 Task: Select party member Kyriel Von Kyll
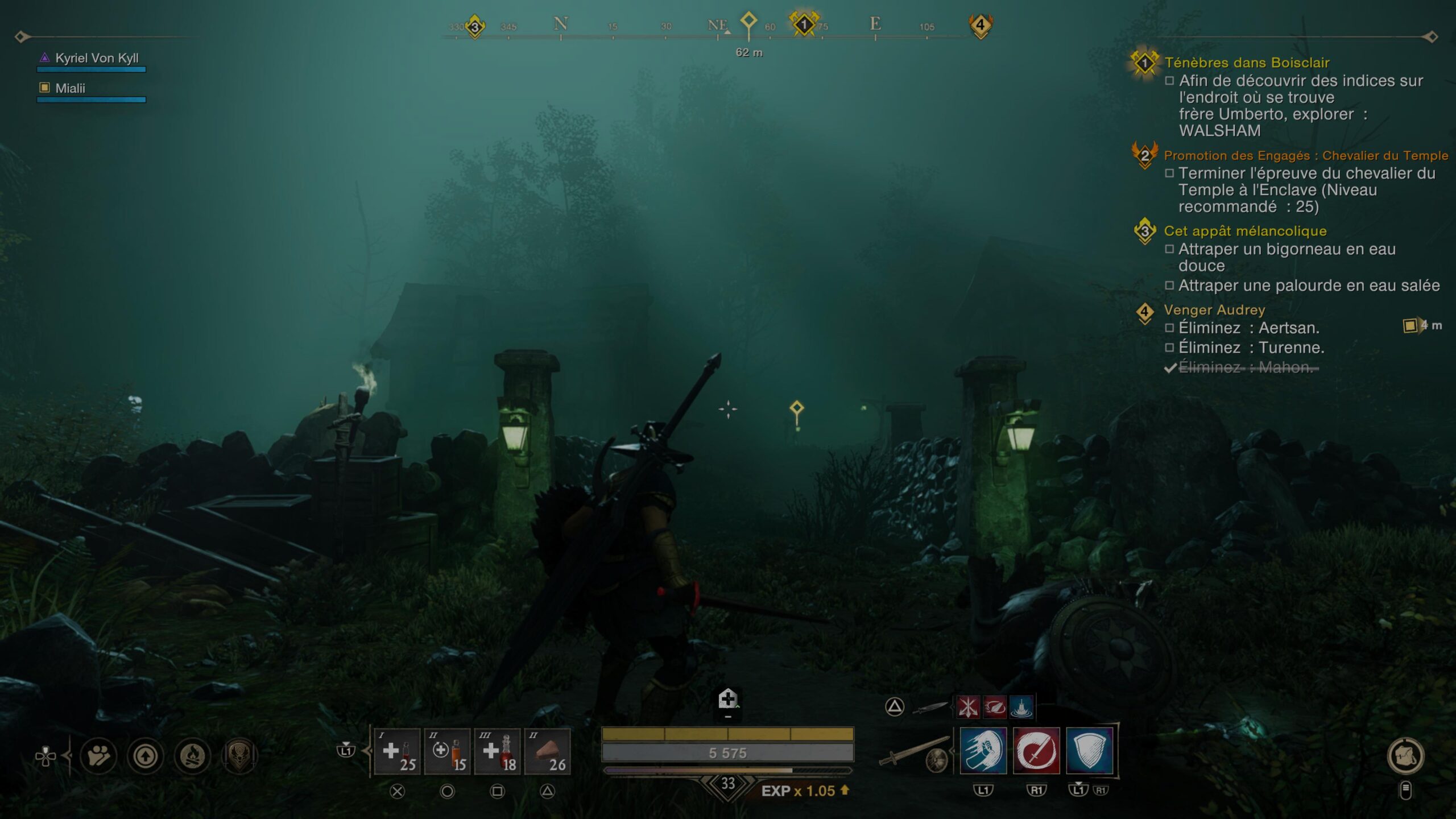(97, 58)
